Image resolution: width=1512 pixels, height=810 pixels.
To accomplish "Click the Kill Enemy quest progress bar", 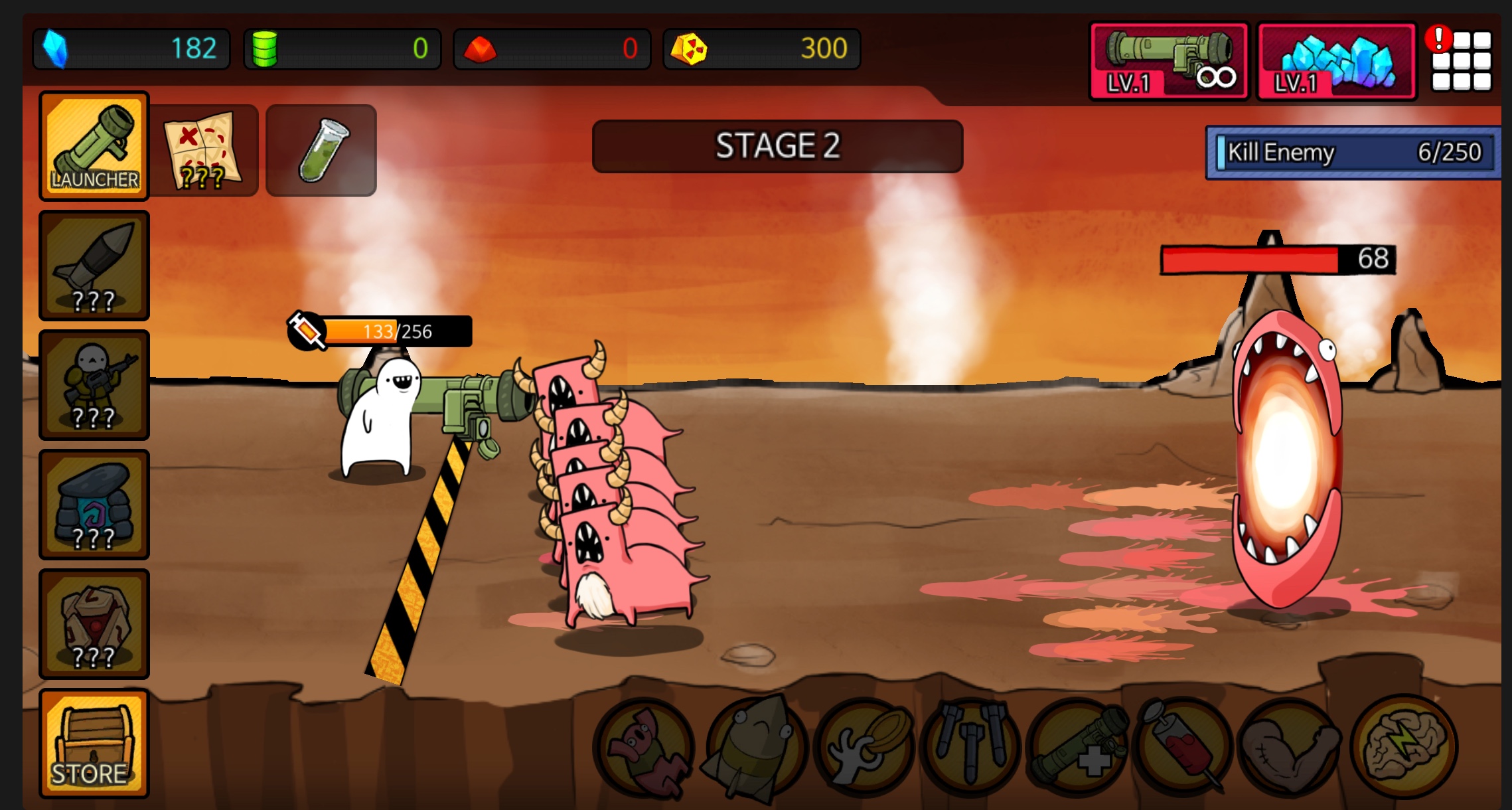I will coord(1354,154).
